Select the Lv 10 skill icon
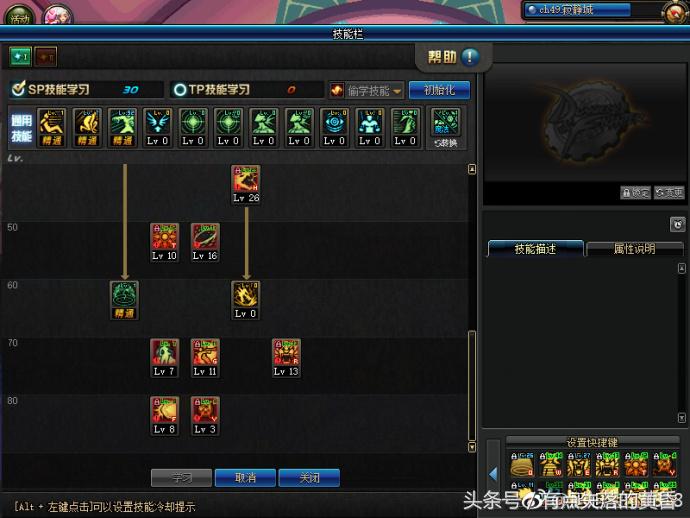The width and height of the screenshot is (690, 518). [x=165, y=237]
